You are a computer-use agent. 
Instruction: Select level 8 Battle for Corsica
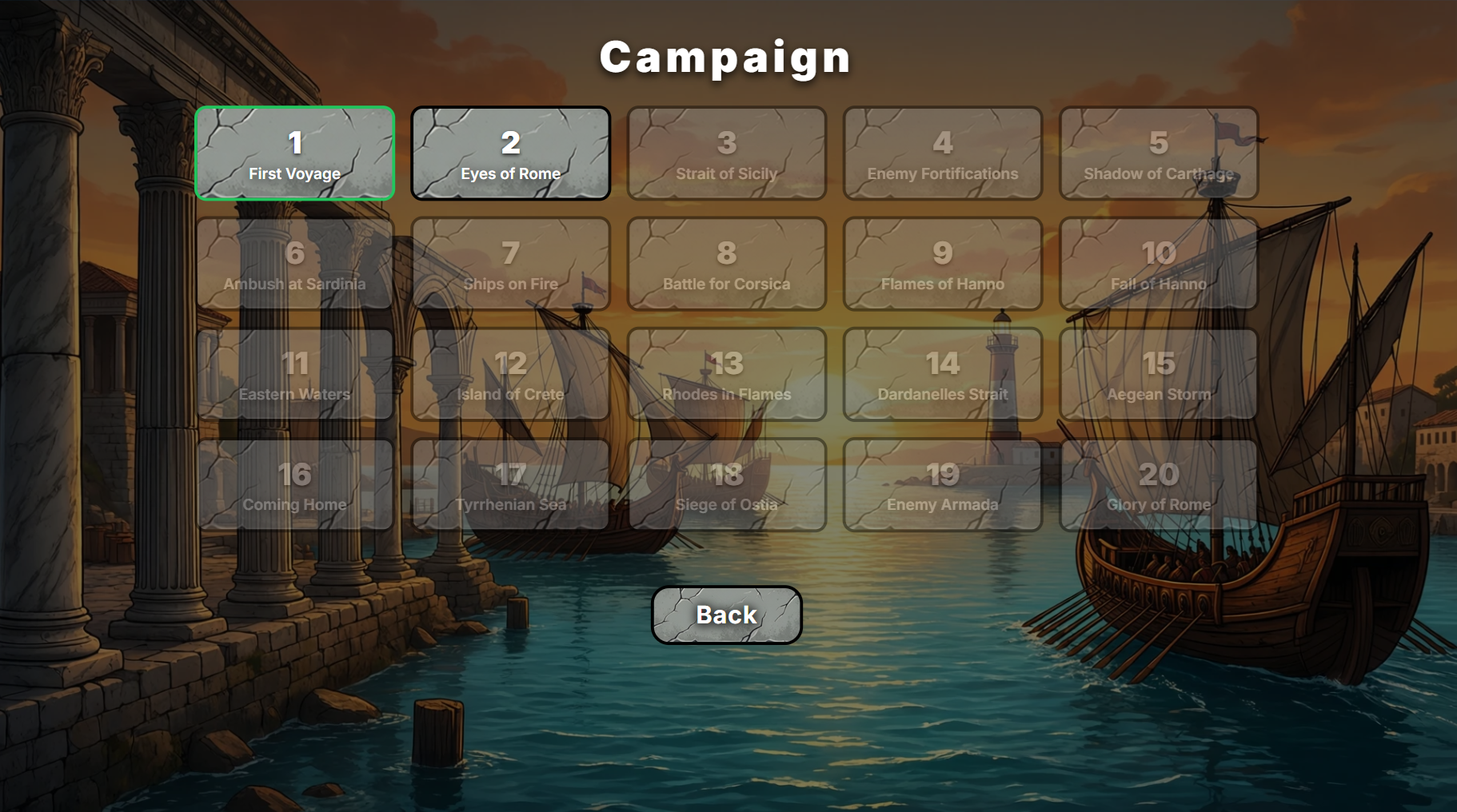[x=727, y=264]
